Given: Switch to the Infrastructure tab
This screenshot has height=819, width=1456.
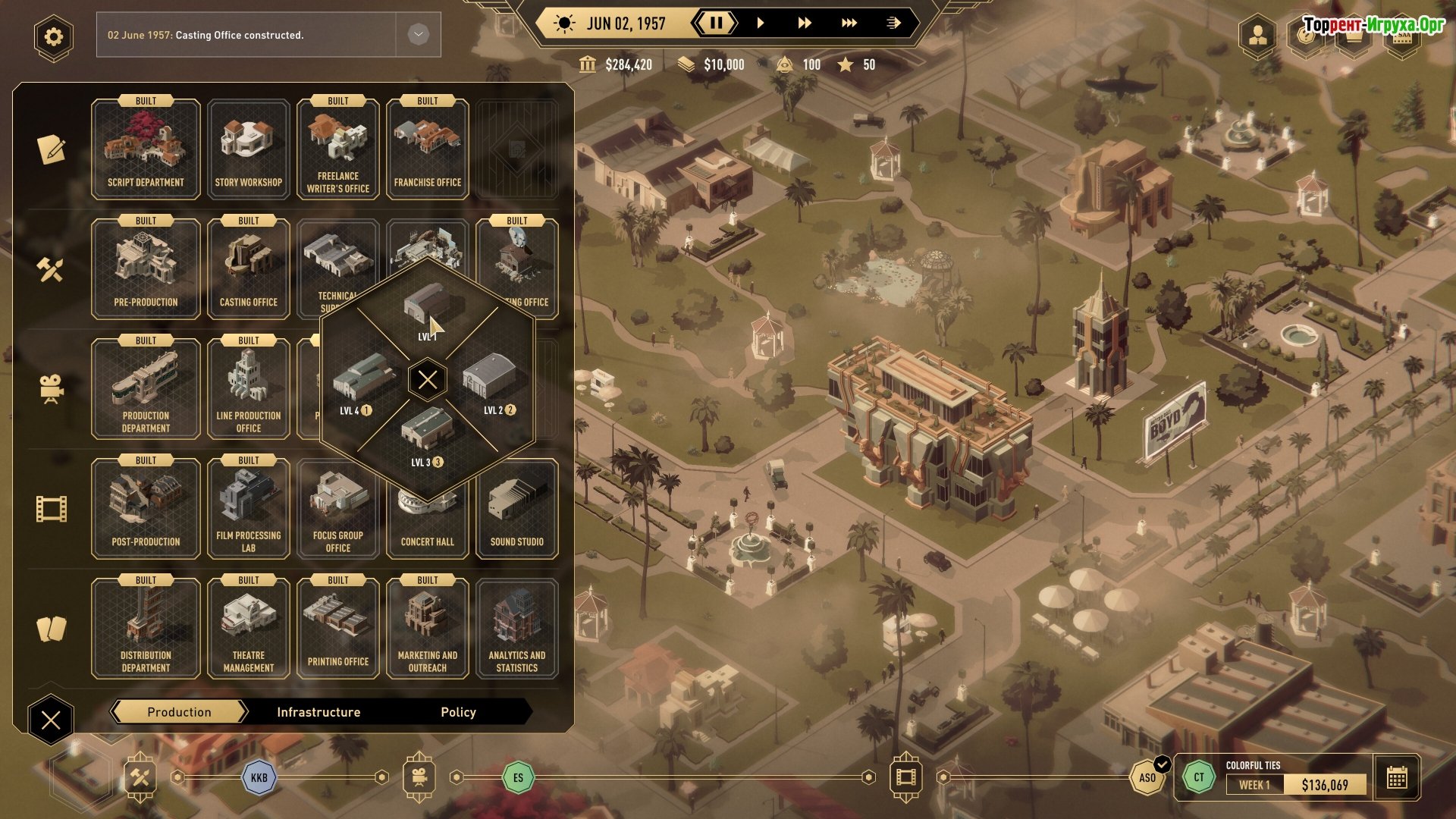Looking at the screenshot, I should [318, 712].
